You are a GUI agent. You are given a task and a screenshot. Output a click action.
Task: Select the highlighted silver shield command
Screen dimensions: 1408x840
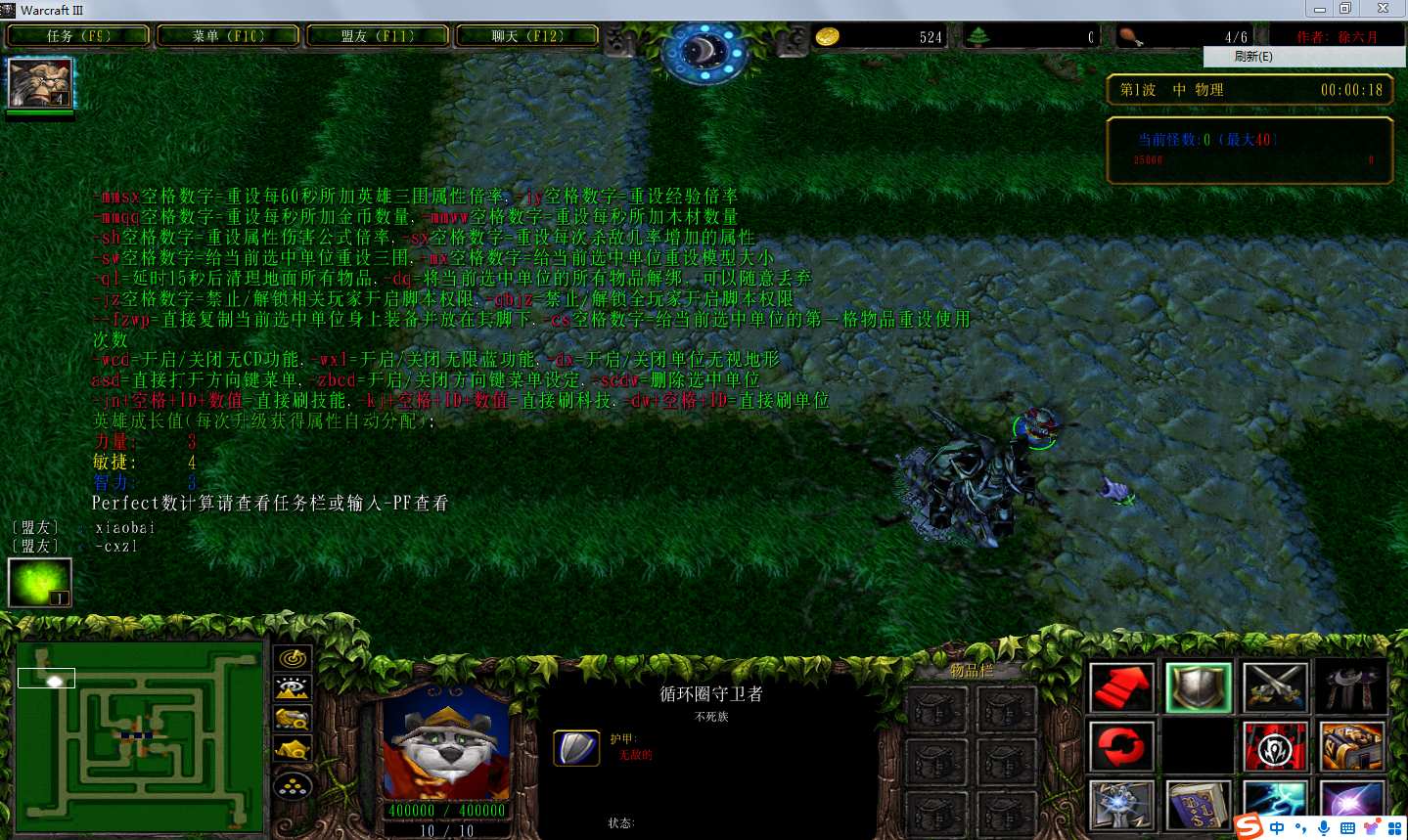pos(1199,686)
